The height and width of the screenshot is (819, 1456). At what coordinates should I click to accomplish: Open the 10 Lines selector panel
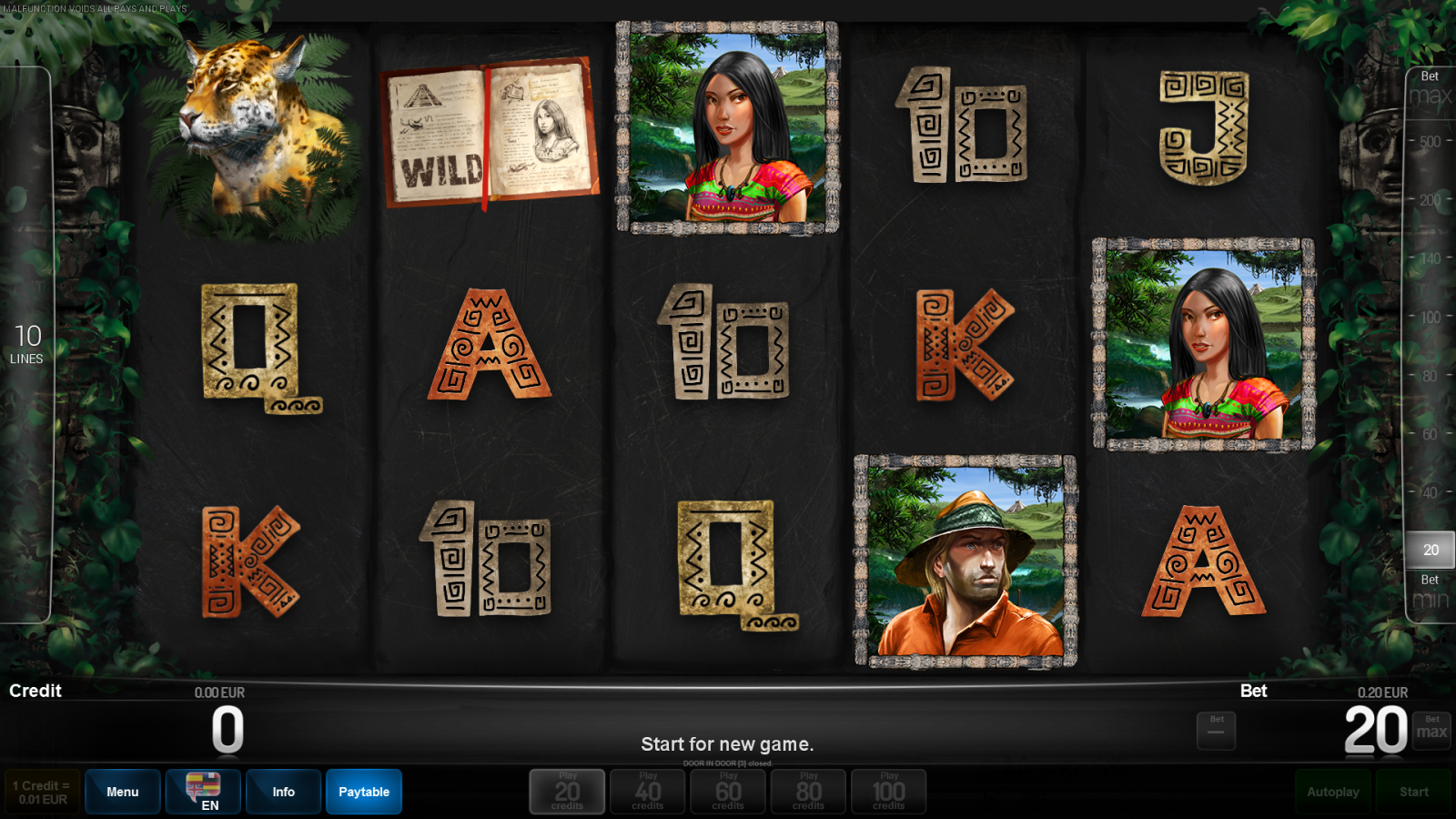(x=26, y=345)
